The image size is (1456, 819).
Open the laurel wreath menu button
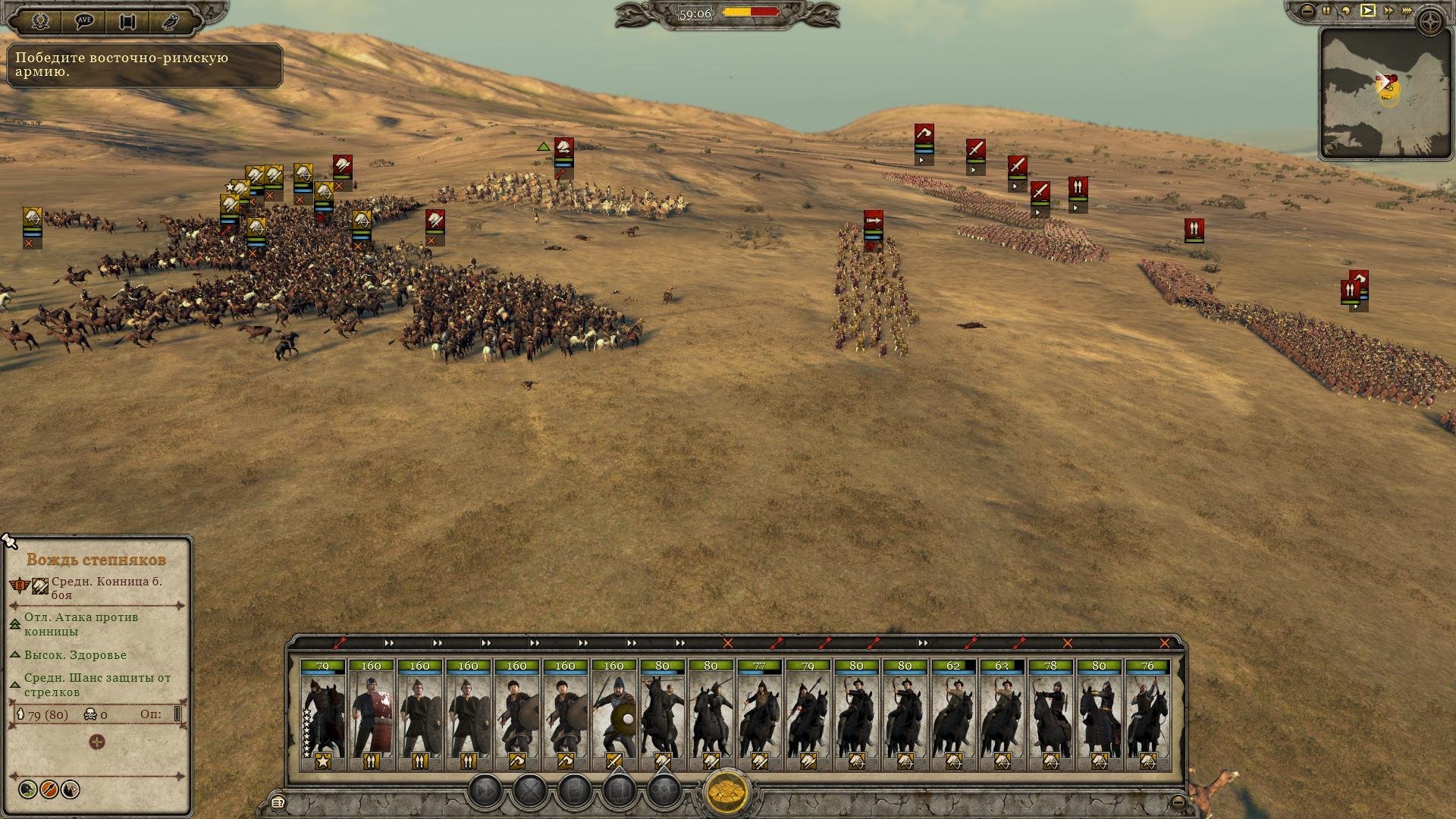[40, 20]
